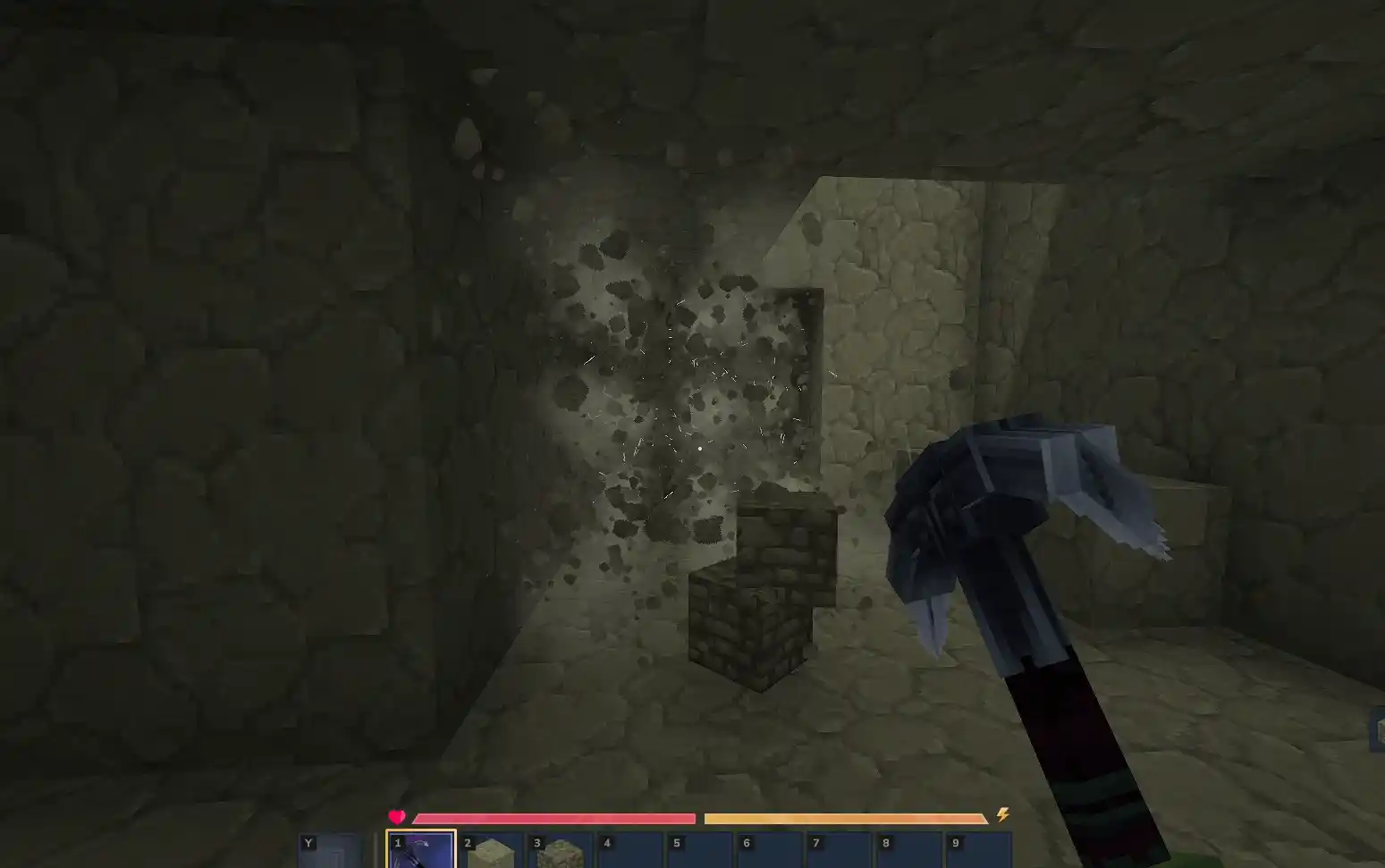
Task: Click the lightning bolt stamina icon
Action: [x=1002, y=814]
